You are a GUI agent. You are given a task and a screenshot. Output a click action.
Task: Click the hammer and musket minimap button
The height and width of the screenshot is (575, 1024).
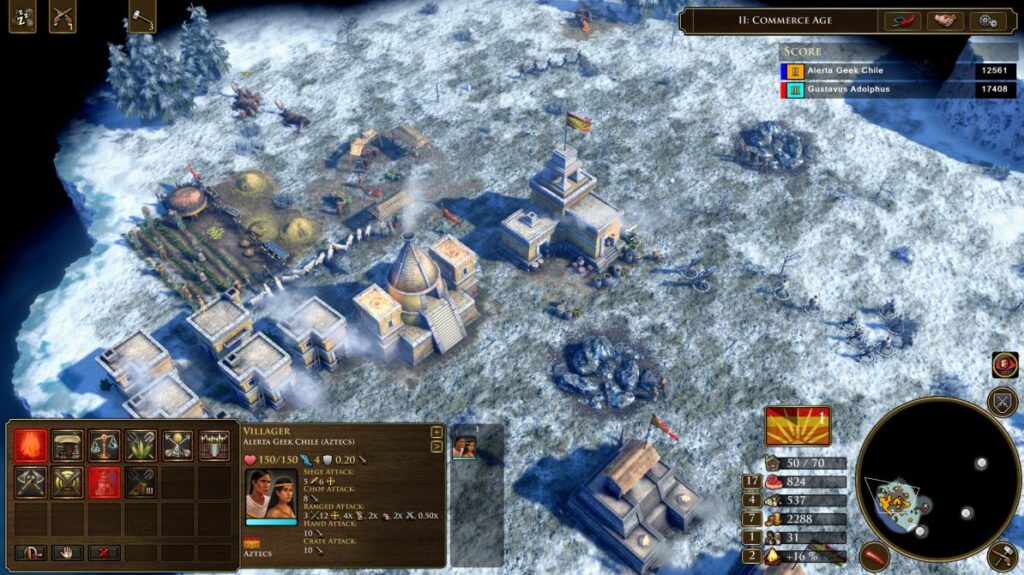tap(1001, 557)
